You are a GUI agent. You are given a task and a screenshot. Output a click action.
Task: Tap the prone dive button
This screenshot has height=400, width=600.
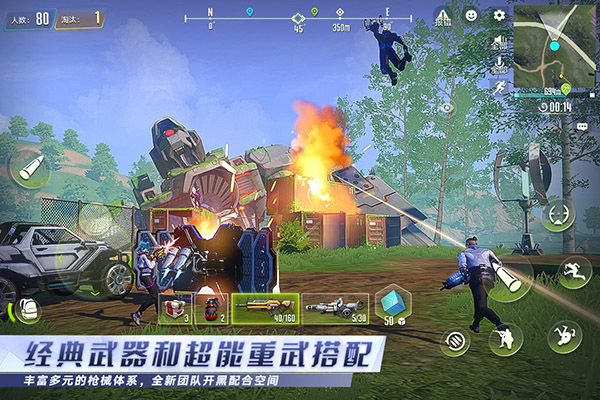point(565,336)
